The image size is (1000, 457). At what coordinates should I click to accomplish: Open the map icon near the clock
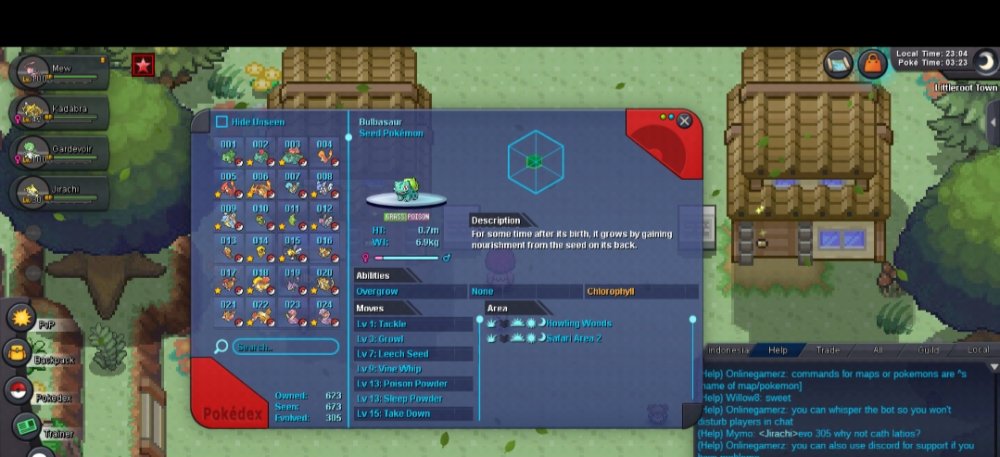pyautogui.click(x=838, y=63)
